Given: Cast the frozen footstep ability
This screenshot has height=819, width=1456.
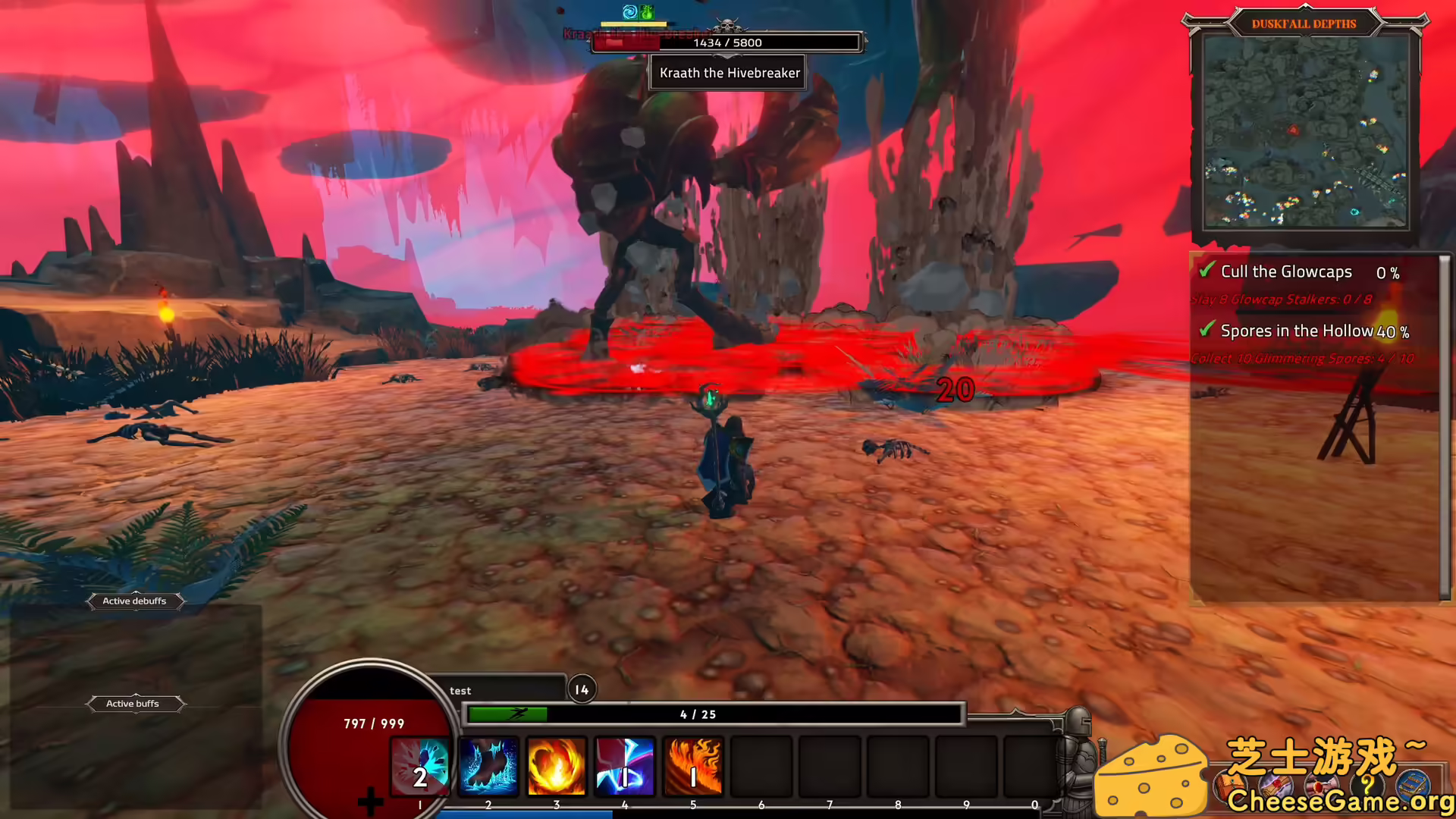Looking at the screenshot, I should (x=488, y=767).
